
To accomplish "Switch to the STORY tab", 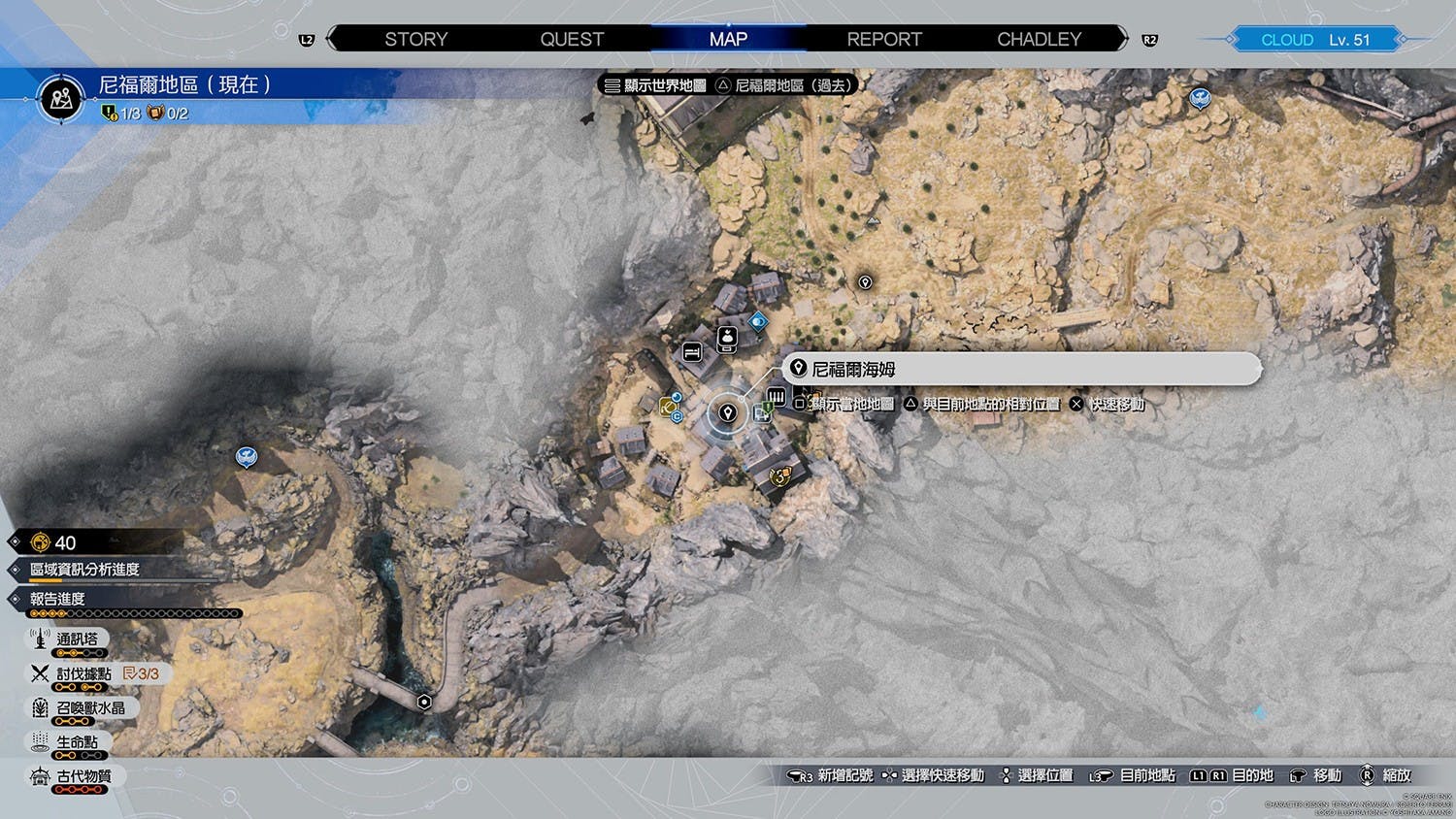I will [415, 39].
